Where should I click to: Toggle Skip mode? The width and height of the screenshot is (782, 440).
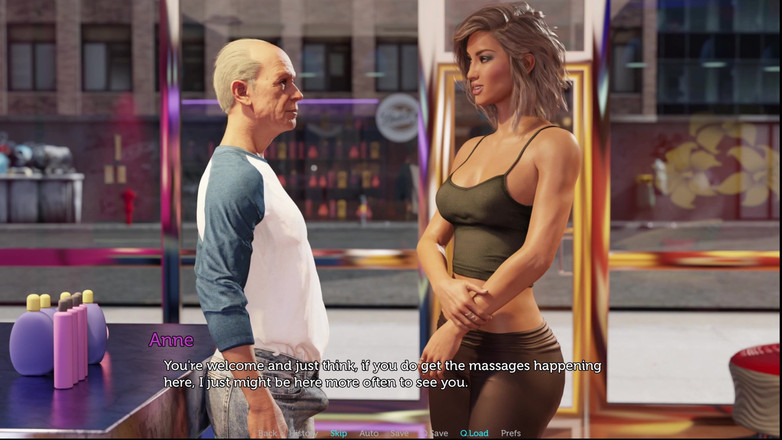point(339,433)
